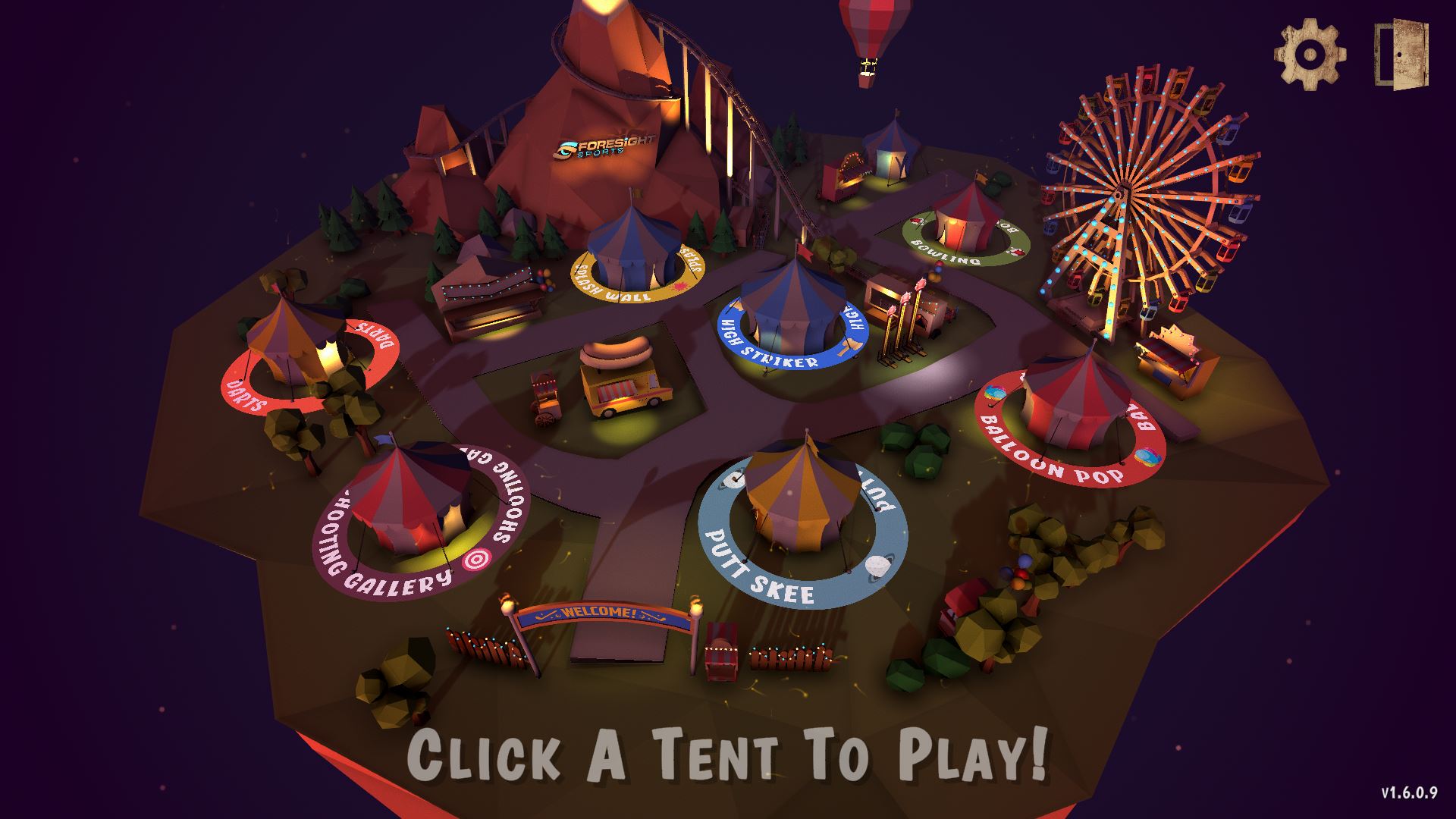Open the gear settings menu
Image resolution: width=1456 pixels, height=819 pixels.
coord(1310,55)
